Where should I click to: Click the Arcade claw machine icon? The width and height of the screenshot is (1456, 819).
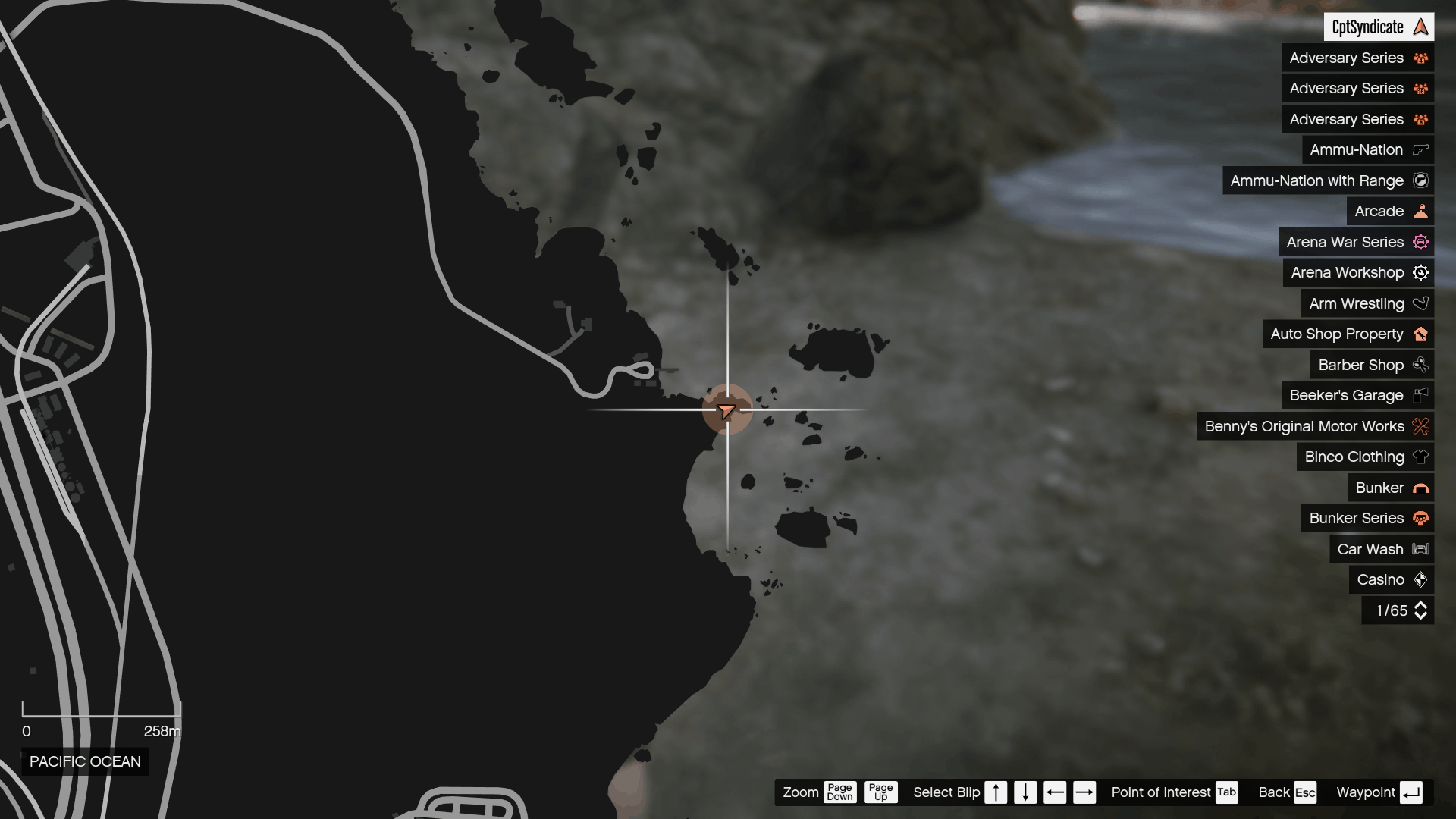1421,211
